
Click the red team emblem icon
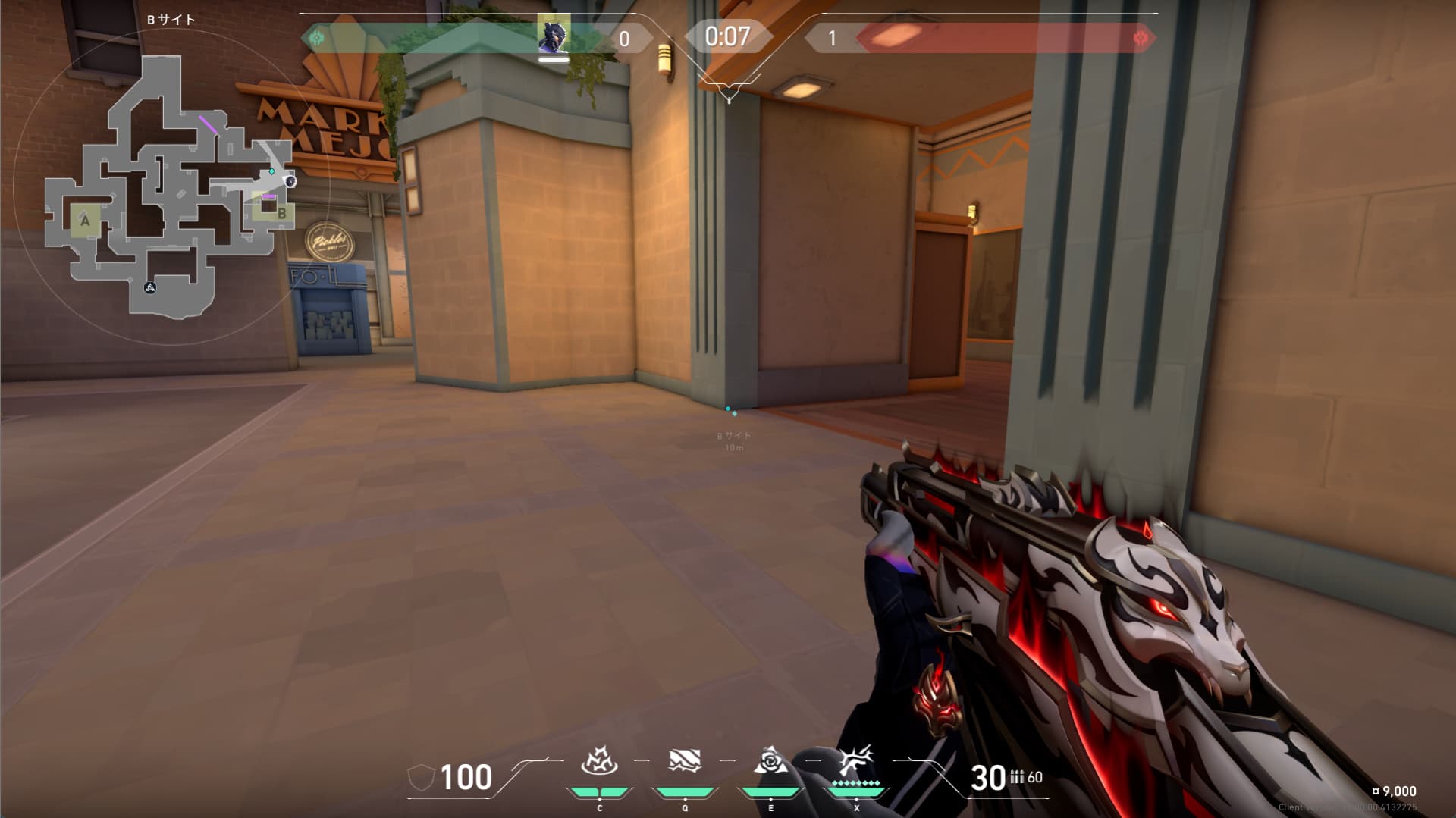coord(1139,38)
